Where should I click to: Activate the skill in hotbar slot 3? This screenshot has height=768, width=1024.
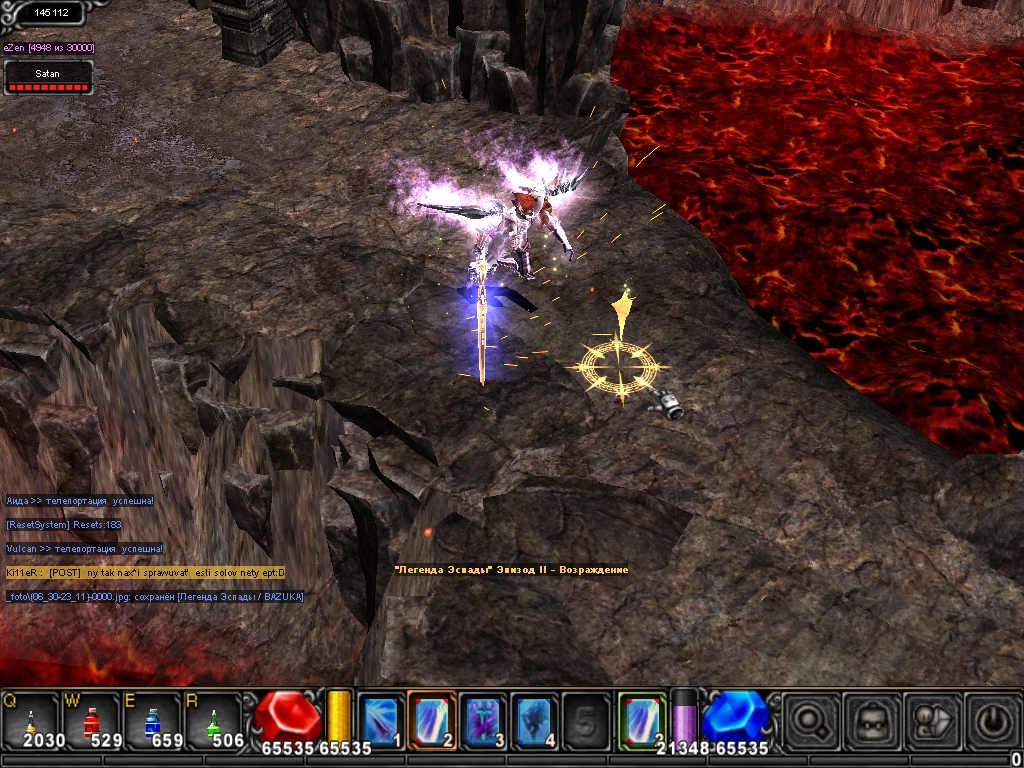point(484,719)
